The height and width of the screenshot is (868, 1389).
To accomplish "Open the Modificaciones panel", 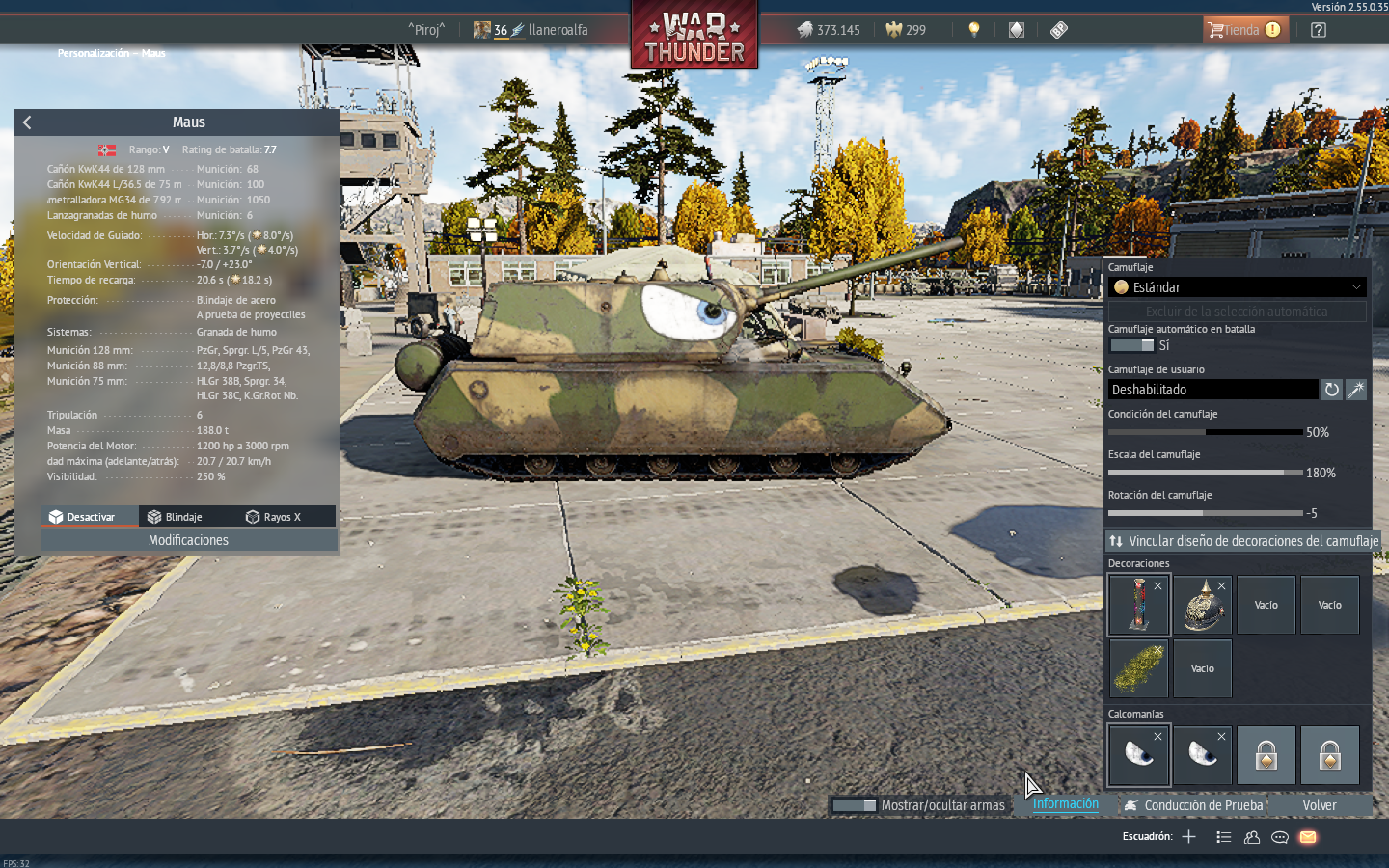I will click(188, 540).
